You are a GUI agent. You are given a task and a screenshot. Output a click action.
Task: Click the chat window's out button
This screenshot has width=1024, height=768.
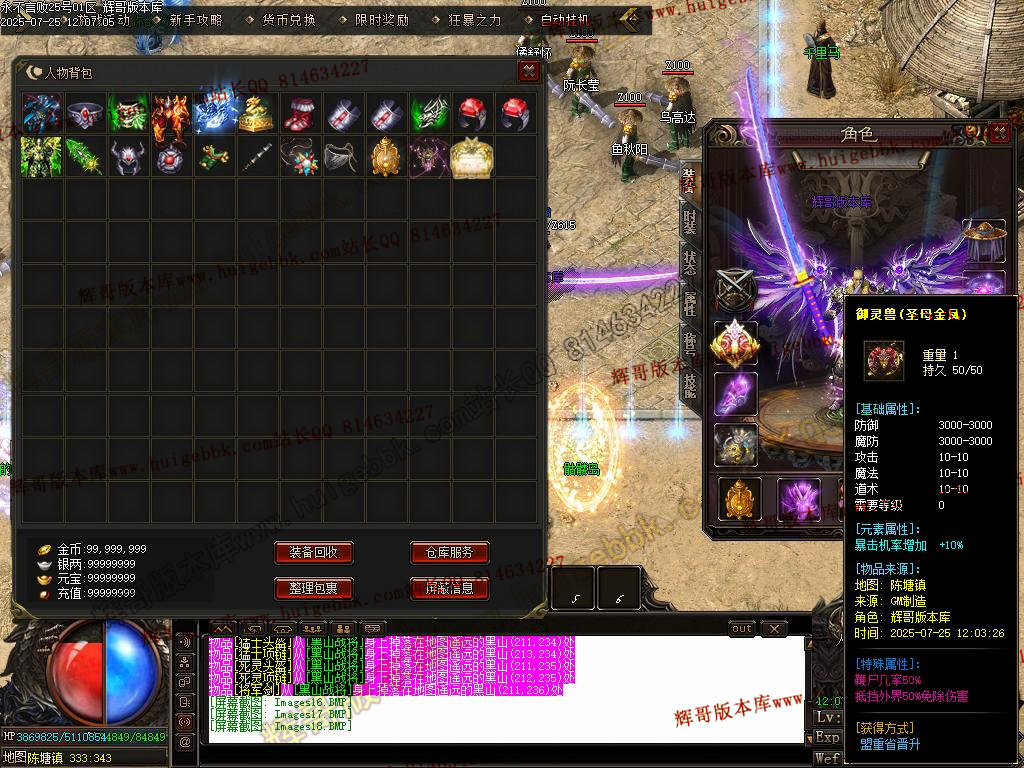click(x=742, y=629)
